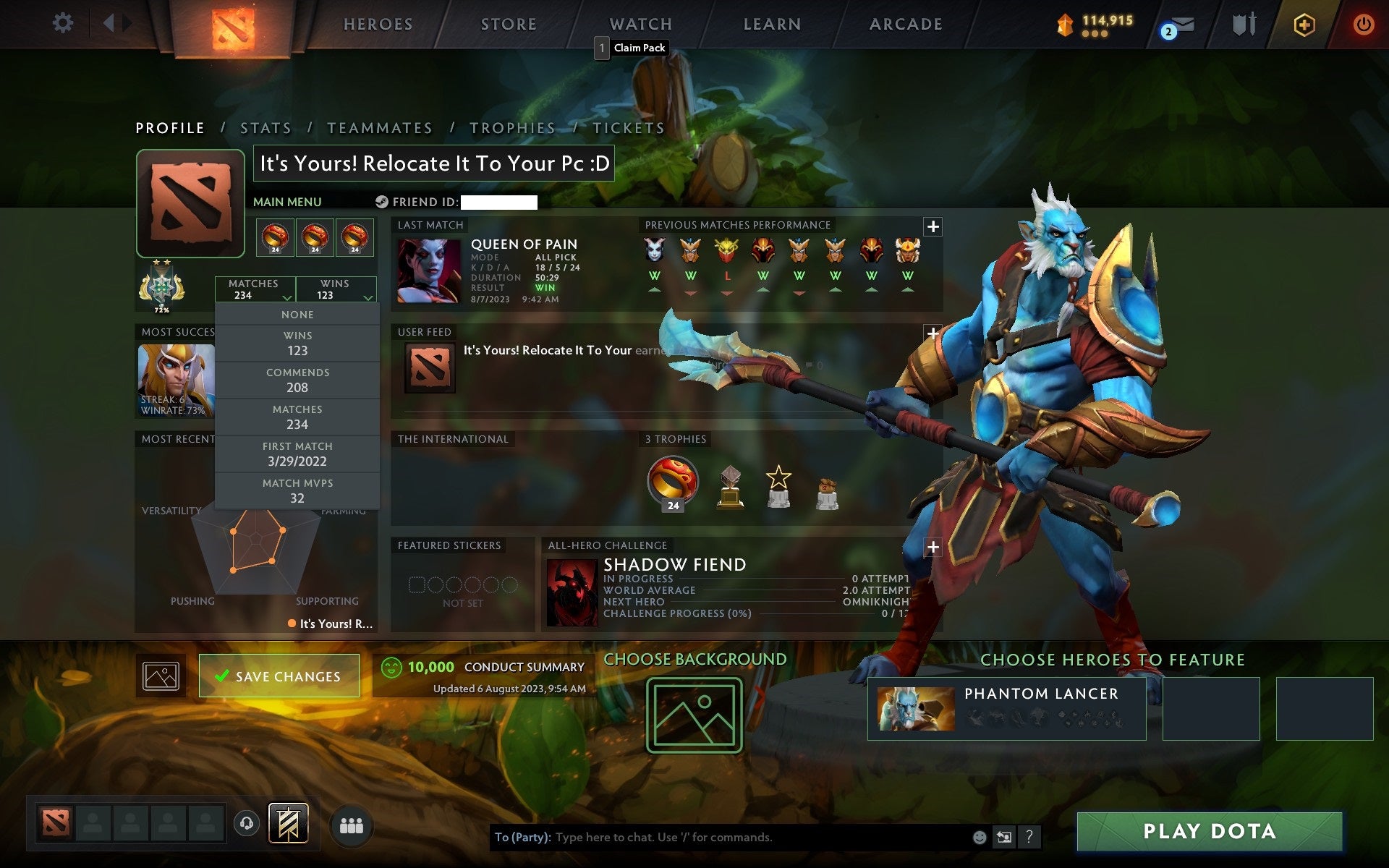Viewport: 1389px width, 868px height.
Task: Switch to the TROPHIES tab
Action: tap(513, 127)
